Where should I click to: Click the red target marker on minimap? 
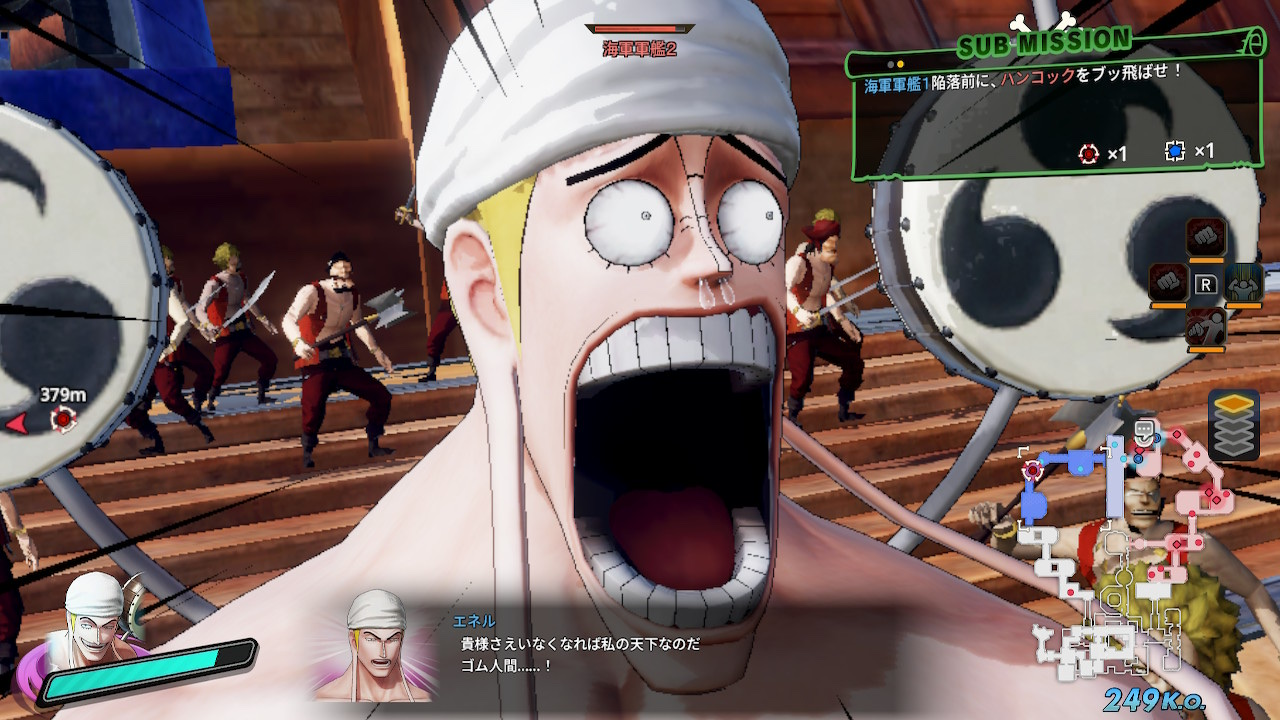click(x=1032, y=471)
